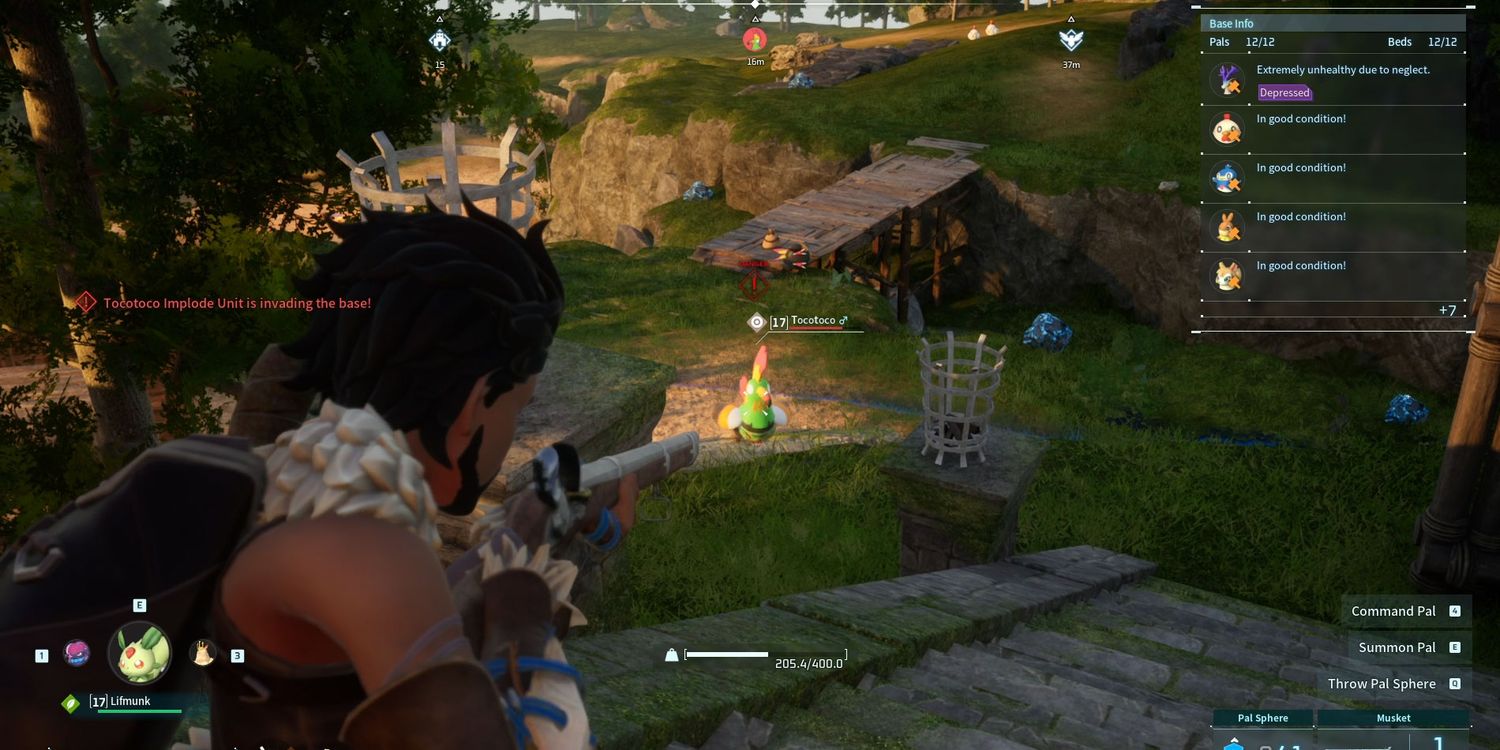This screenshot has height=750, width=1500.
Task: Expand the +7 more pals indicator
Action: coord(1447,310)
